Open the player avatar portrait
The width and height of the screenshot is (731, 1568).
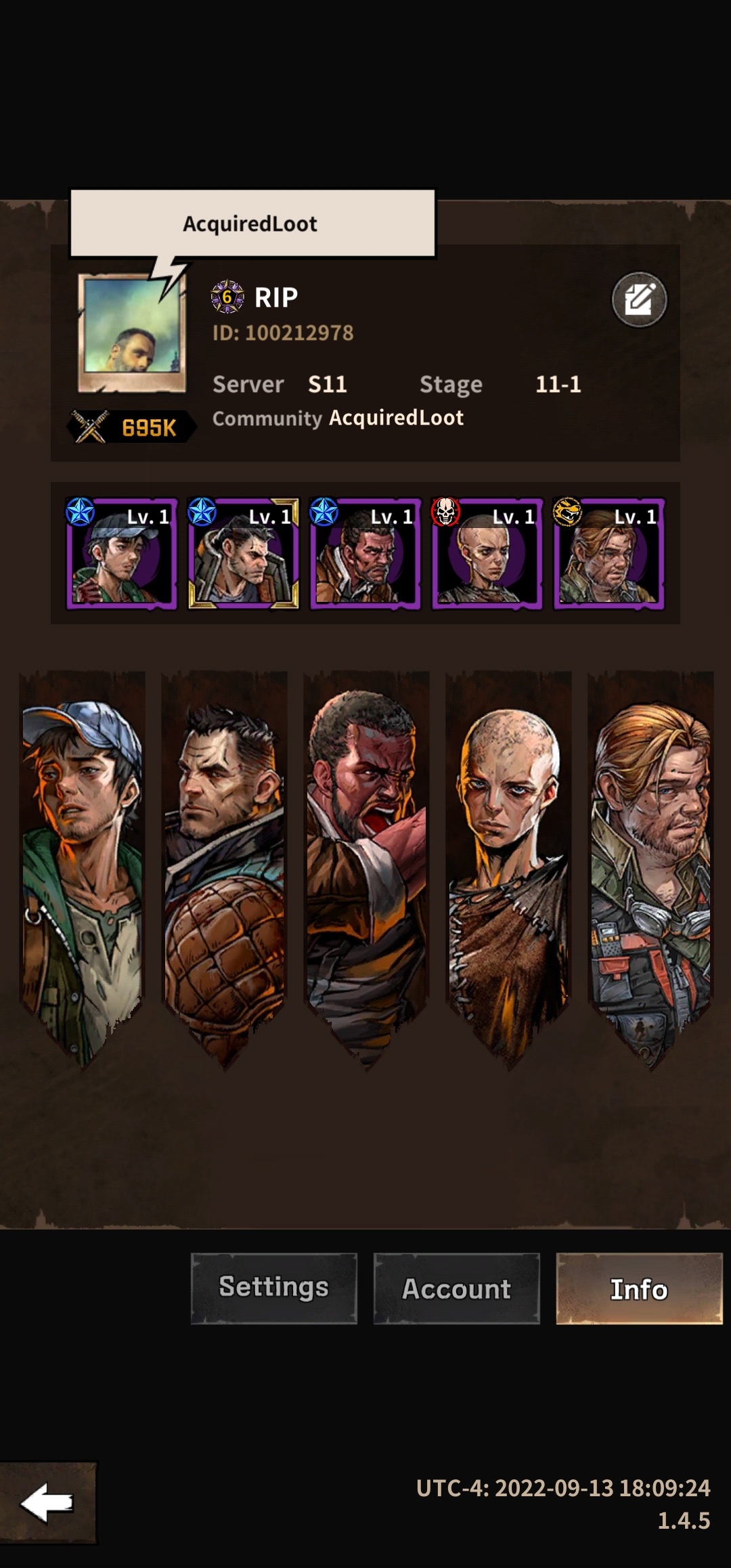click(x=132, y=333)
